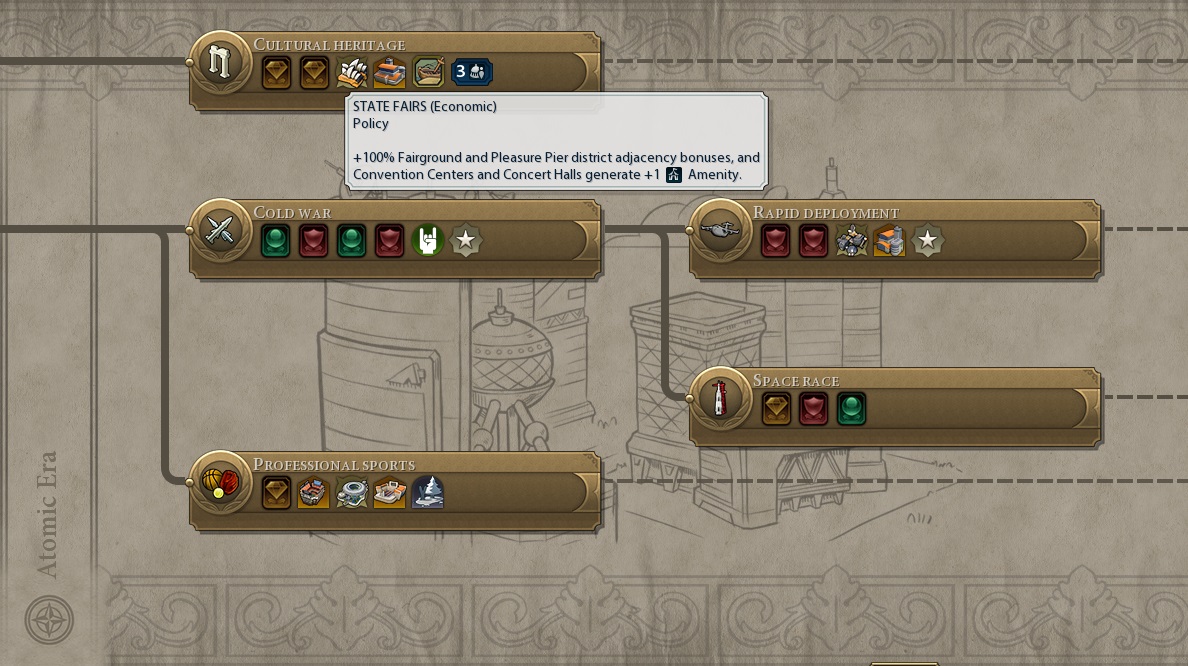1188x666 pixels.
Task: Inspect the gold economic policy in Space Race
Action: pos(776,408)
